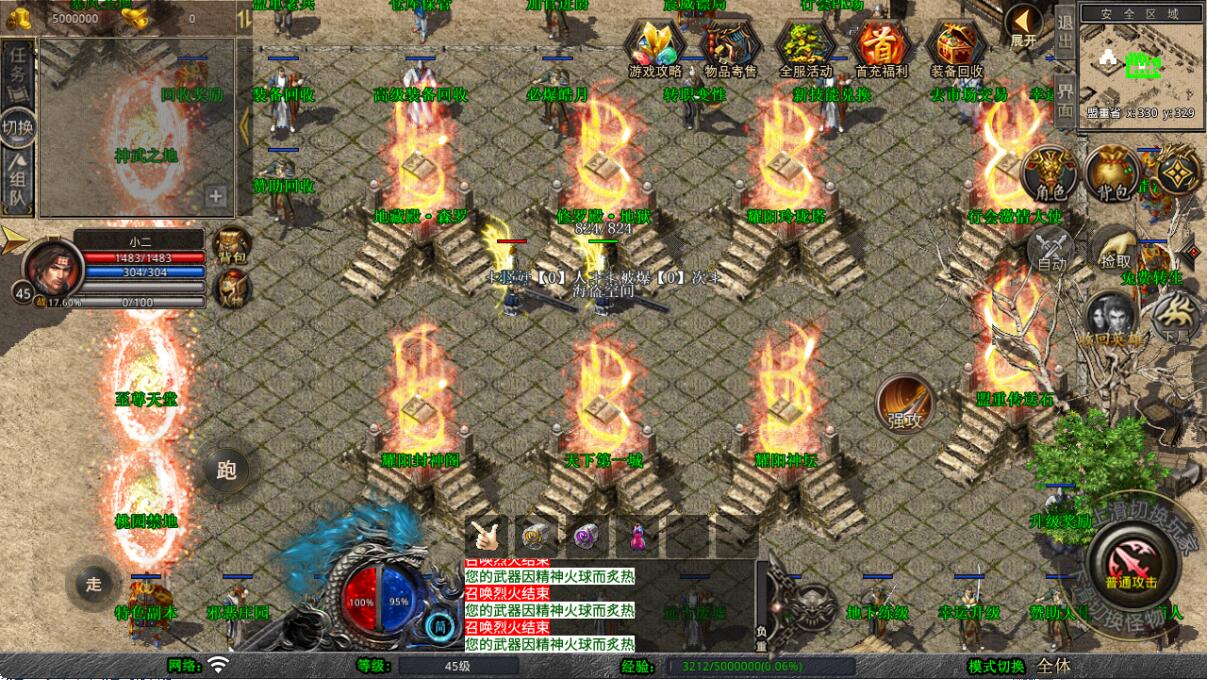The image size is (1207, 680).
Task: Select the 走 walk movement button
Action: (93, 585)
